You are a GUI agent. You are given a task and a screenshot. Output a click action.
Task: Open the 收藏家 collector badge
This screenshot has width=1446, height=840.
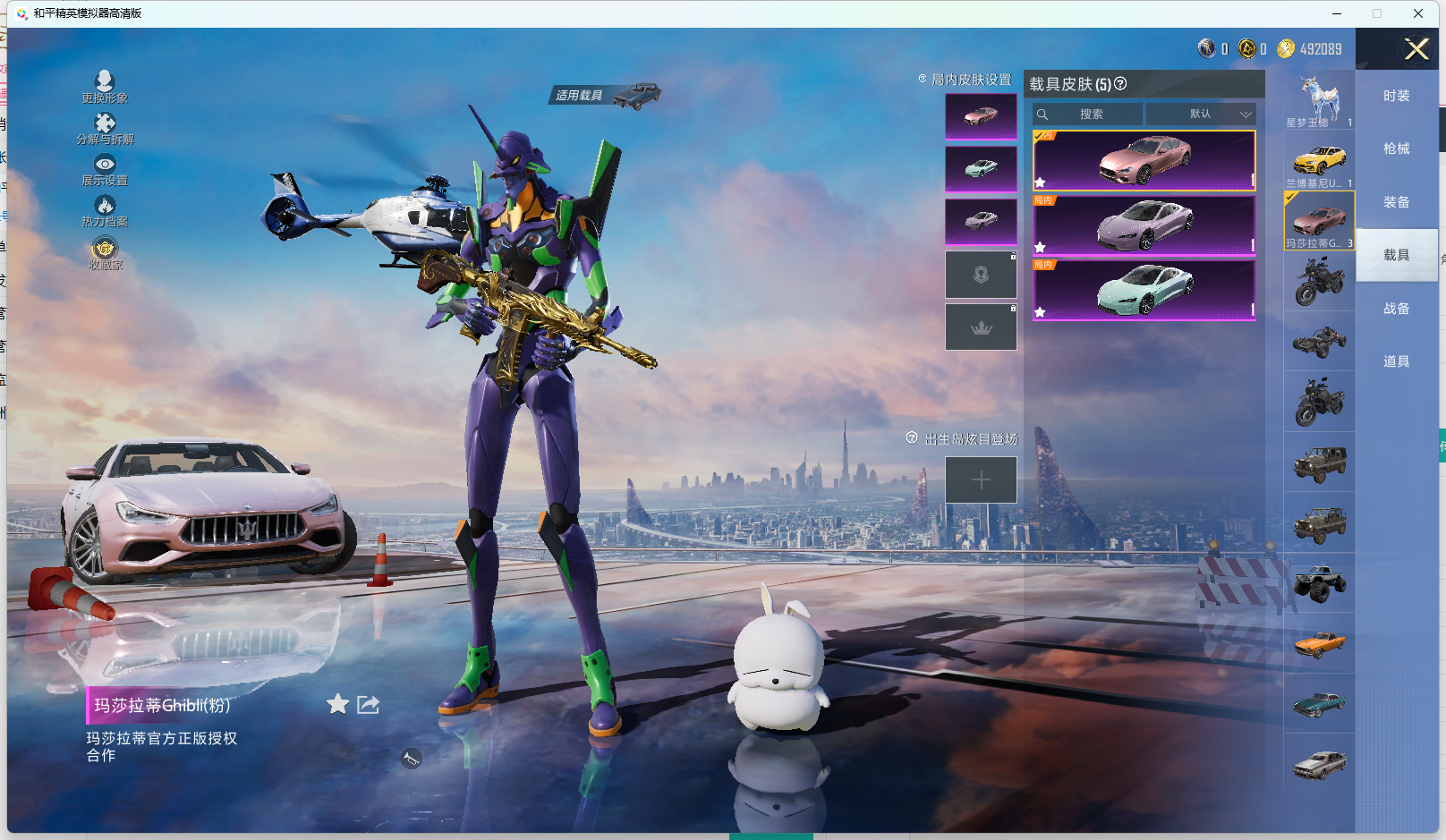105,253
